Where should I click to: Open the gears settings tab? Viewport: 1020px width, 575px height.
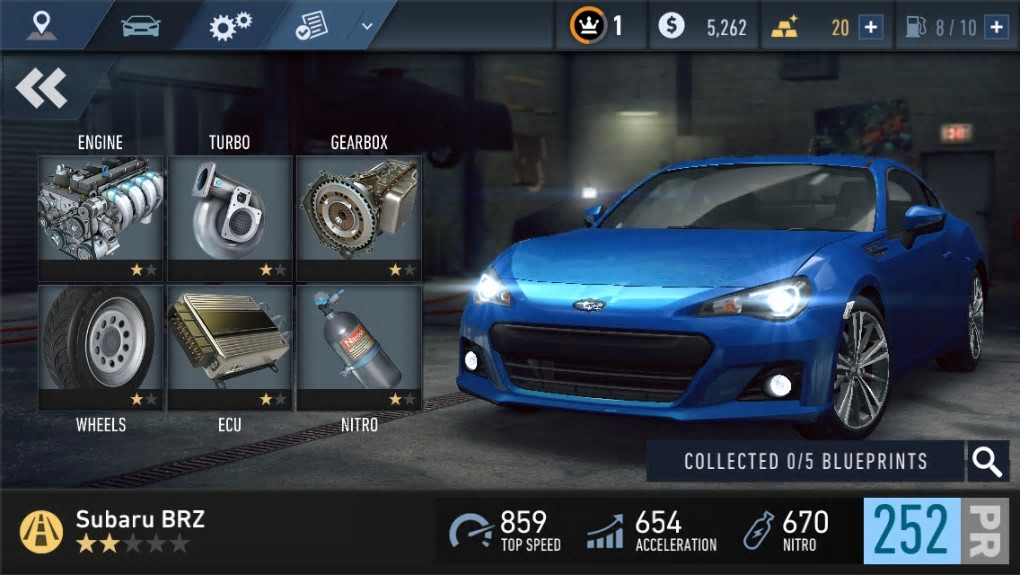pos(230,25)
